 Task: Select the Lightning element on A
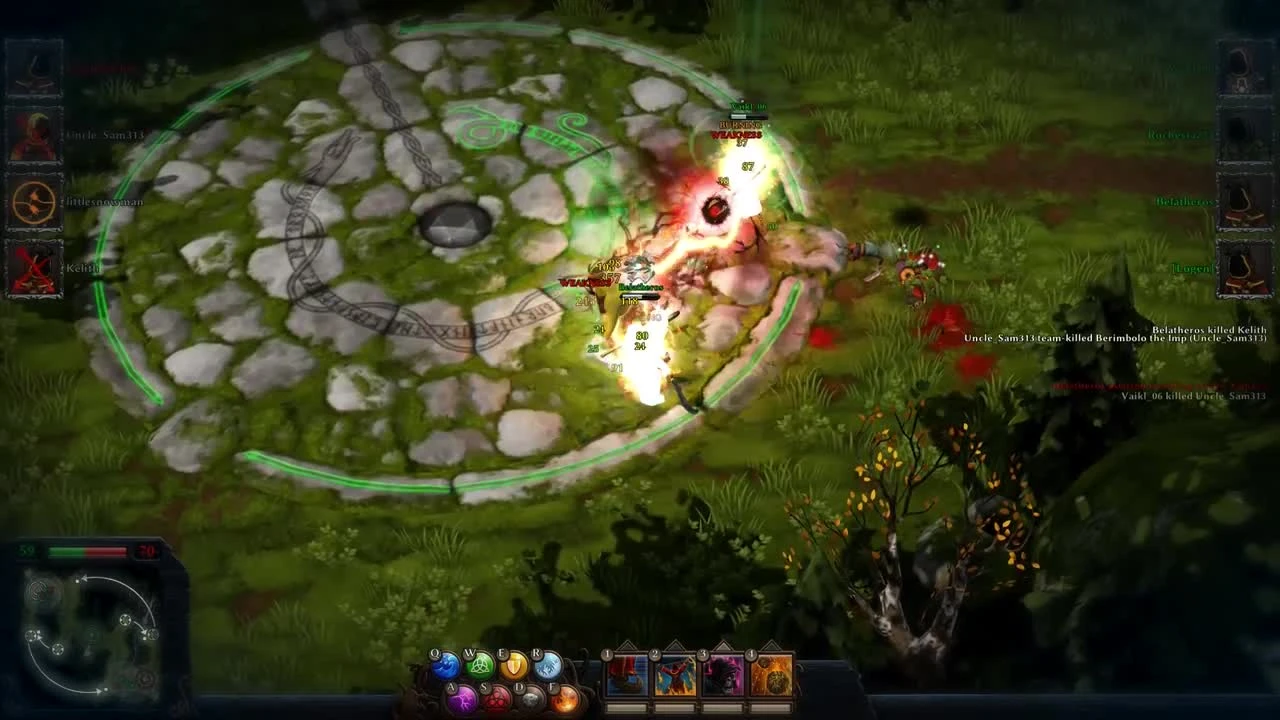464,699
